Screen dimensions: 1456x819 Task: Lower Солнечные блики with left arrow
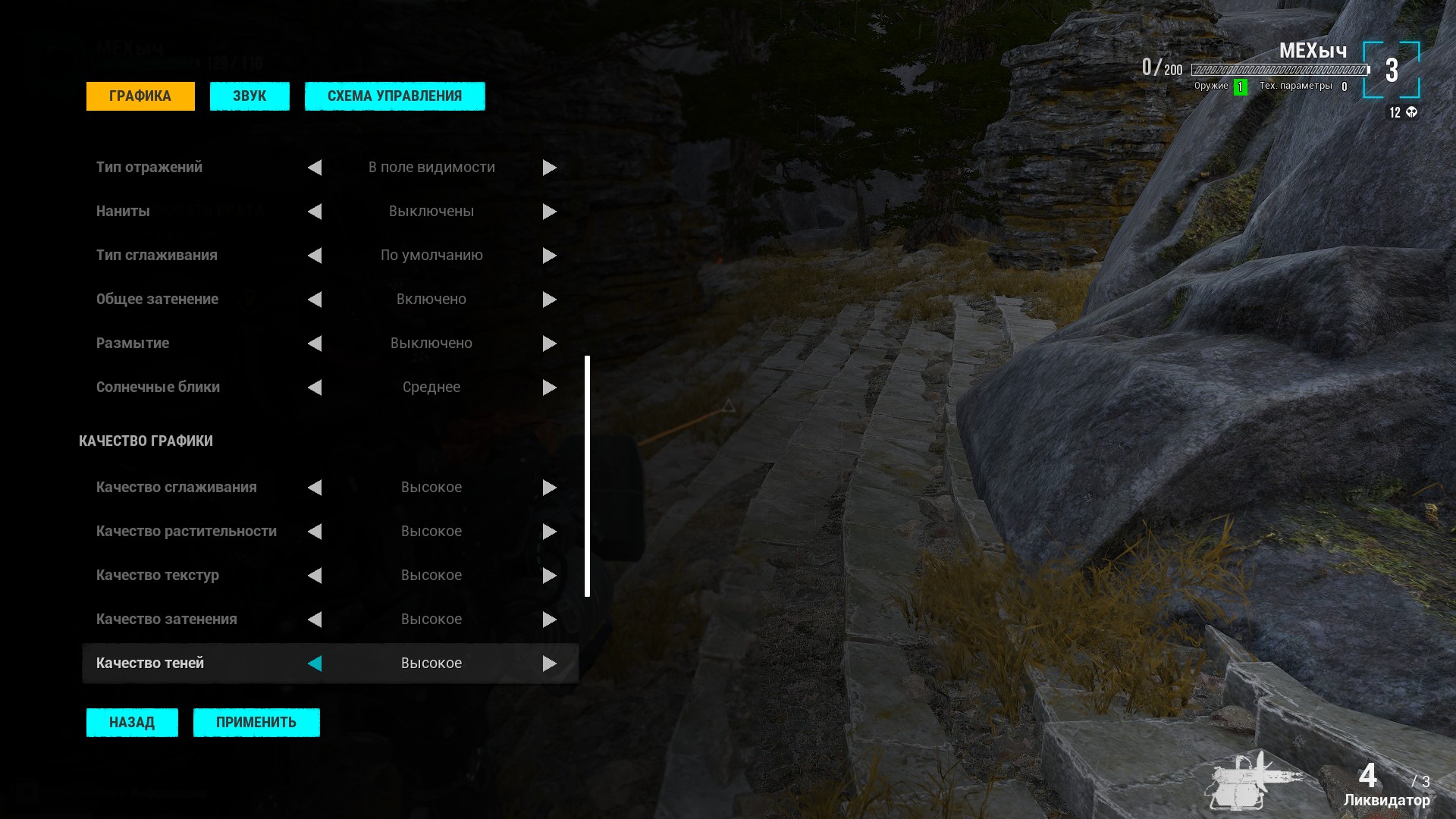pyautogui.click(x=315, y=388)
